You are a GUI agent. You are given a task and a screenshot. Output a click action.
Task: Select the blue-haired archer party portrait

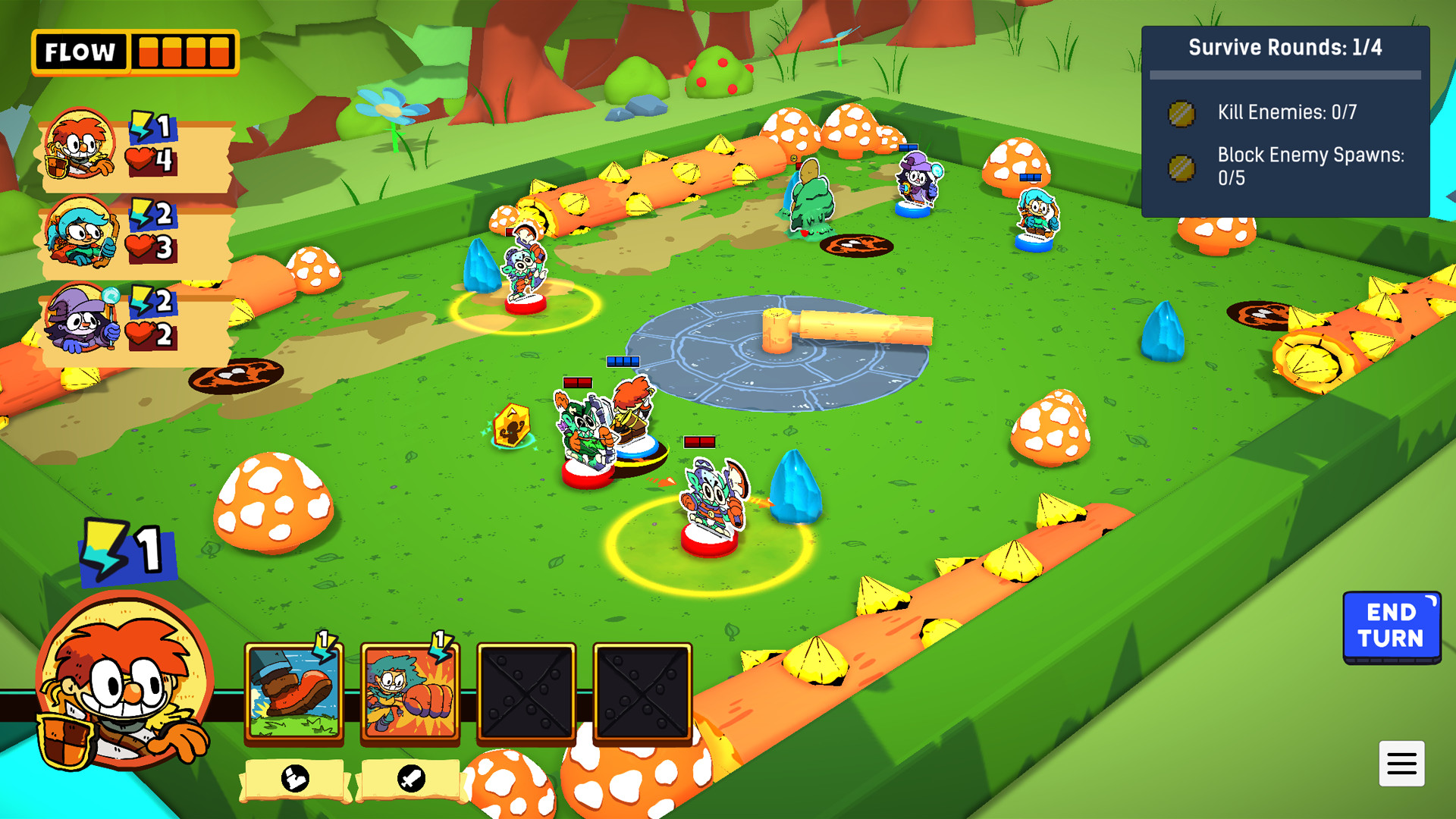[82, 232]
